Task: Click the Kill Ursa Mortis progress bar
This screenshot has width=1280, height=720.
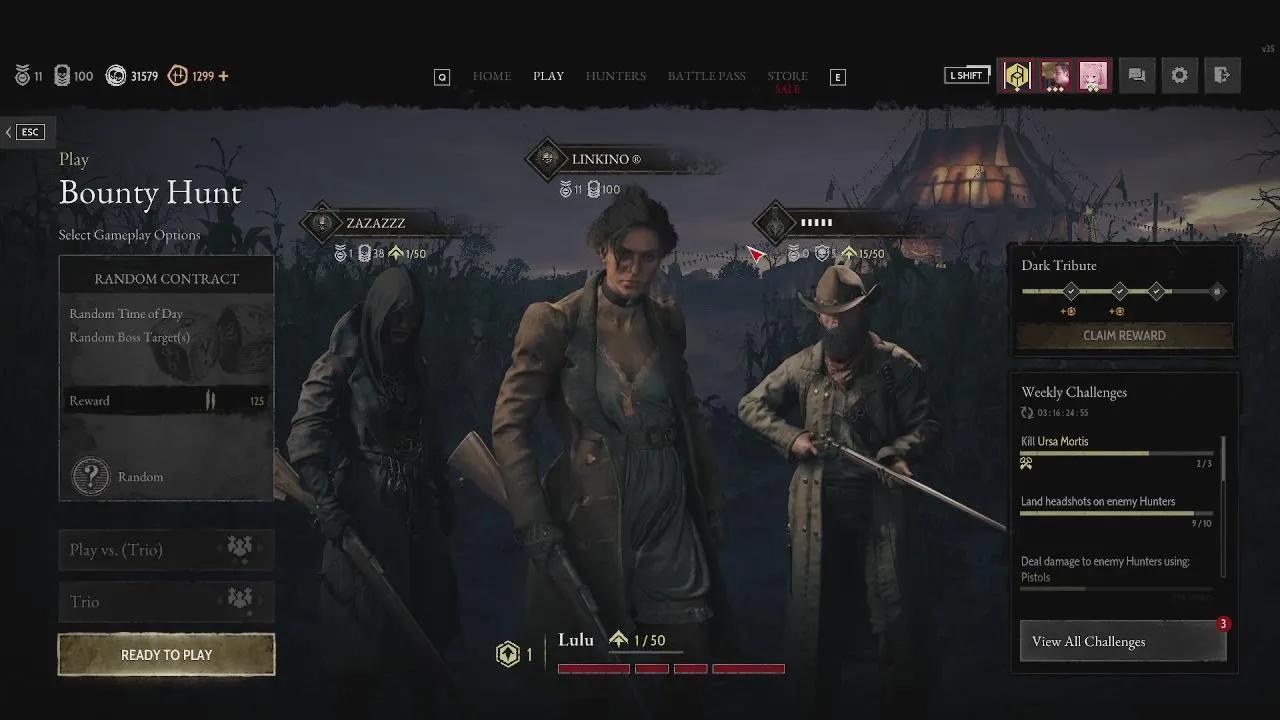Action: pos(1117,455)
